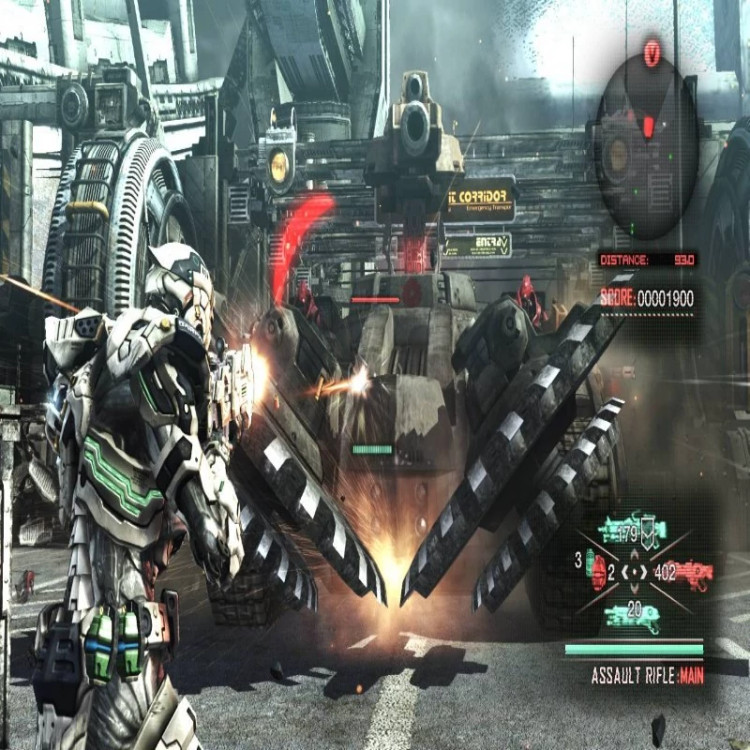
Task: Click the red objective marker atop the radar
Action: [x=652, y=52]
